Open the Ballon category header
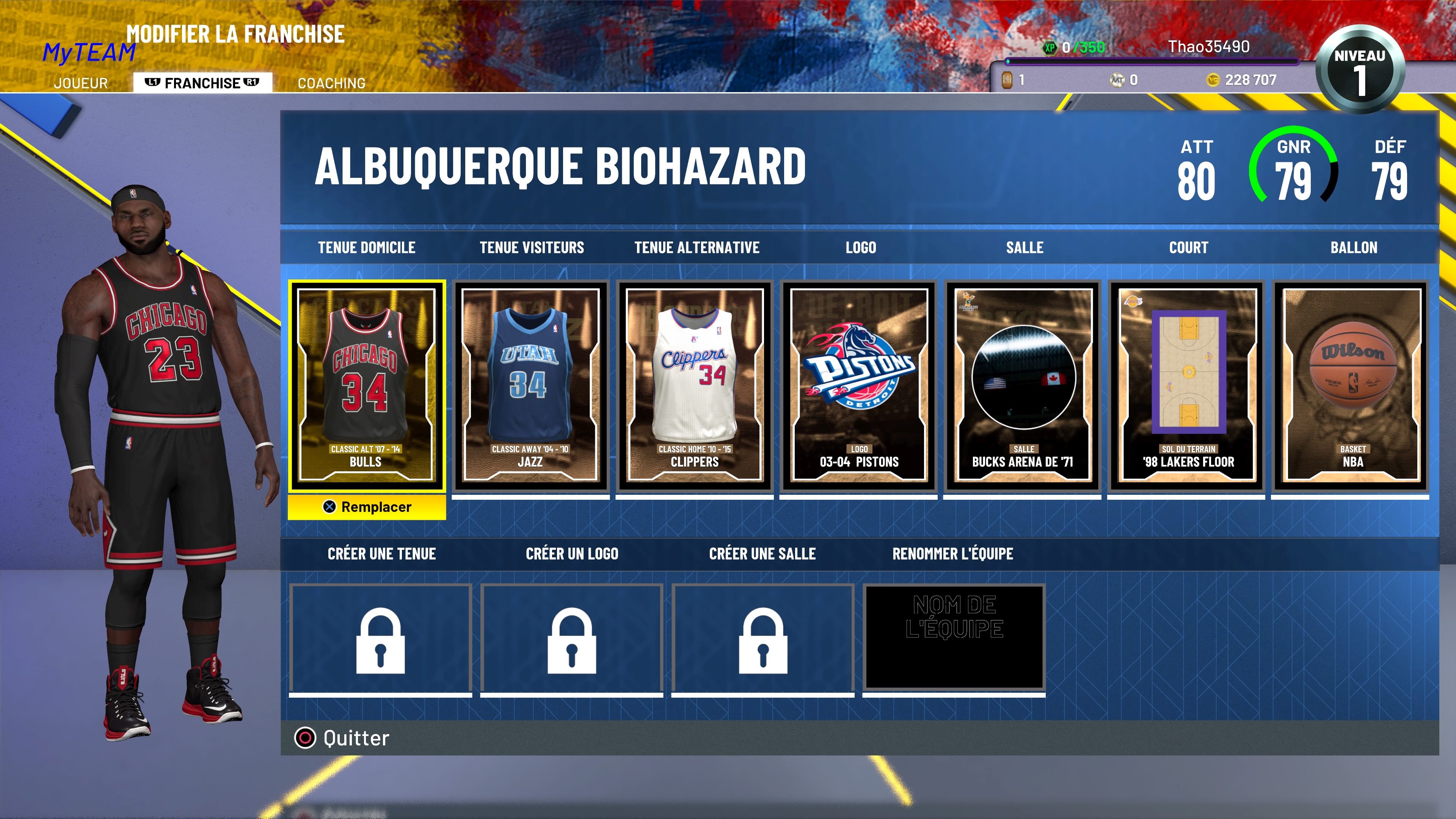 [1353, 247]
